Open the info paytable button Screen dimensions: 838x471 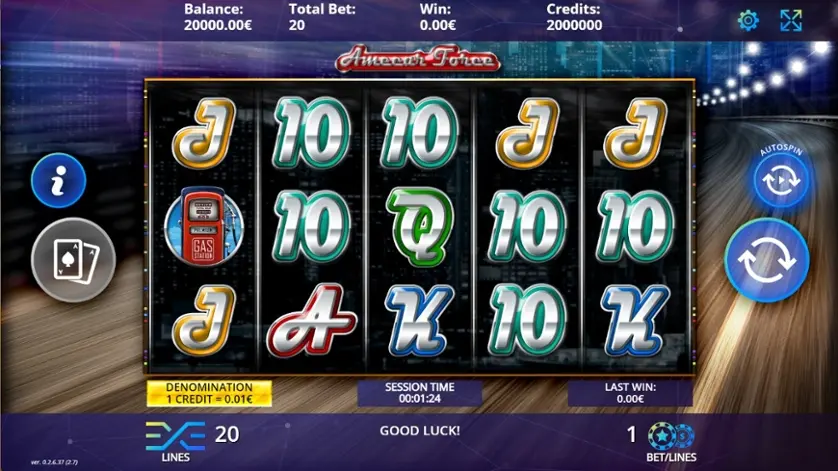click(x=58, y=180)
